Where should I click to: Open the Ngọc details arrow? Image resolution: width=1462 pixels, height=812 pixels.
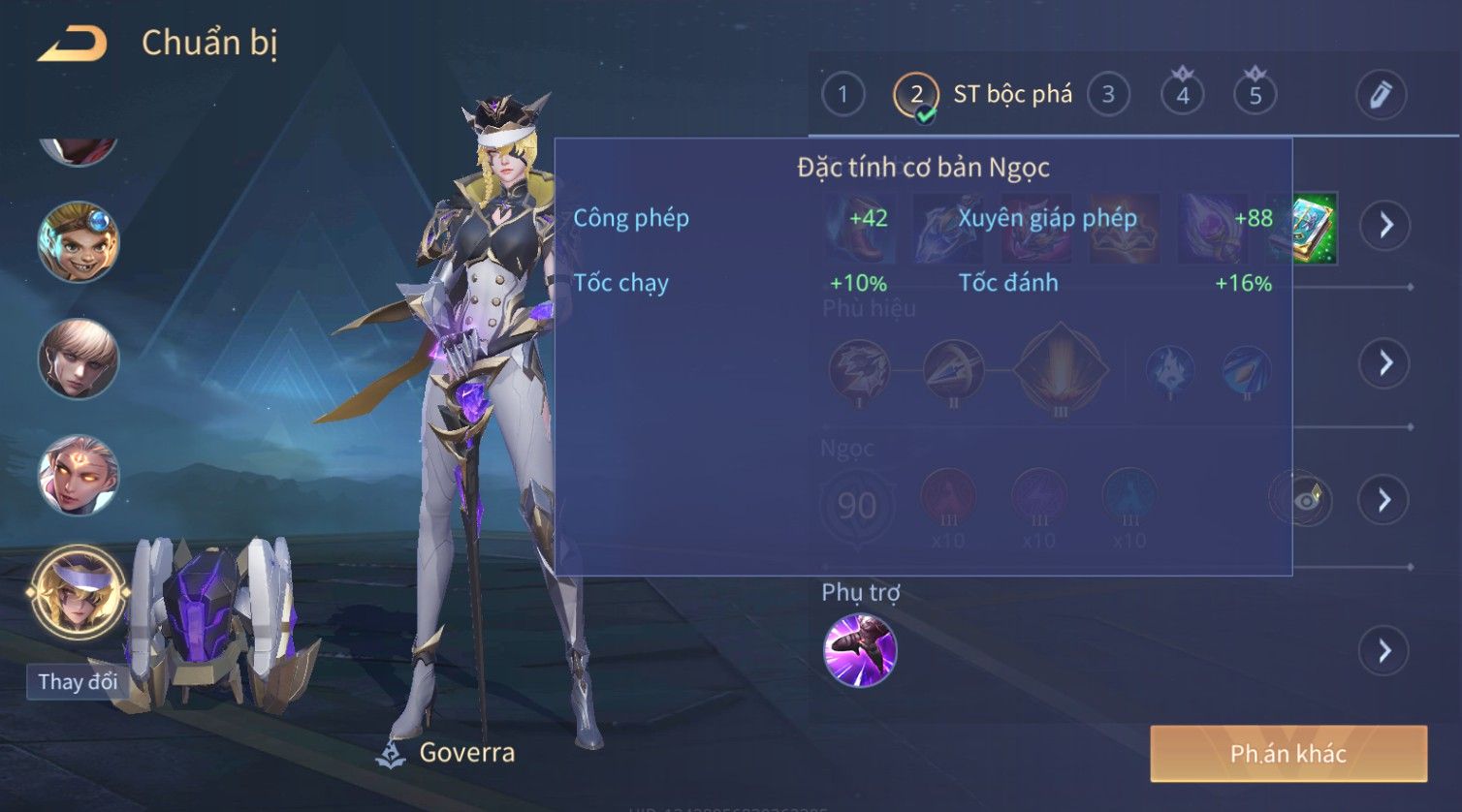point(1384,500)
